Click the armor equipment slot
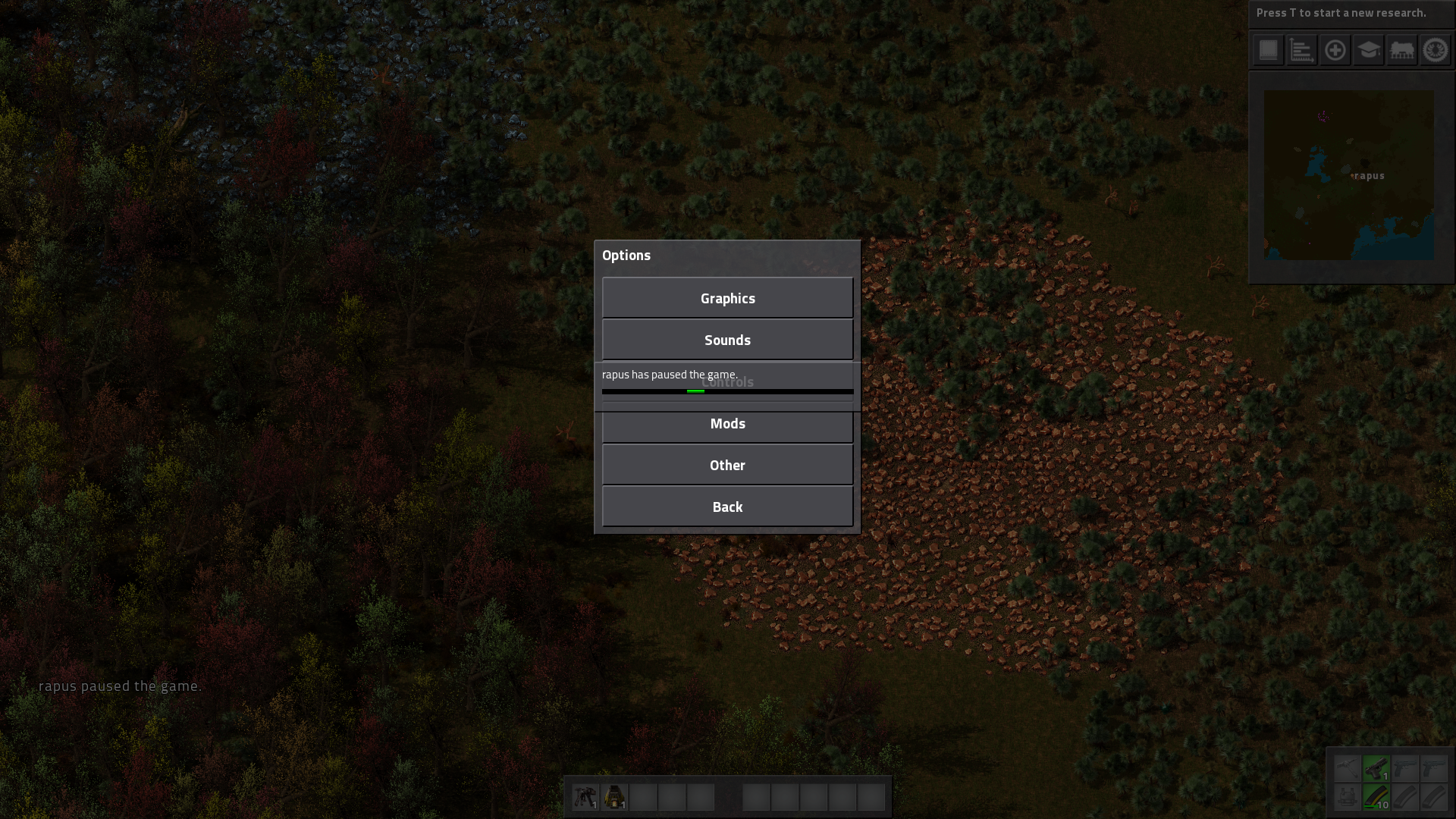 [x=1348, y=797]
